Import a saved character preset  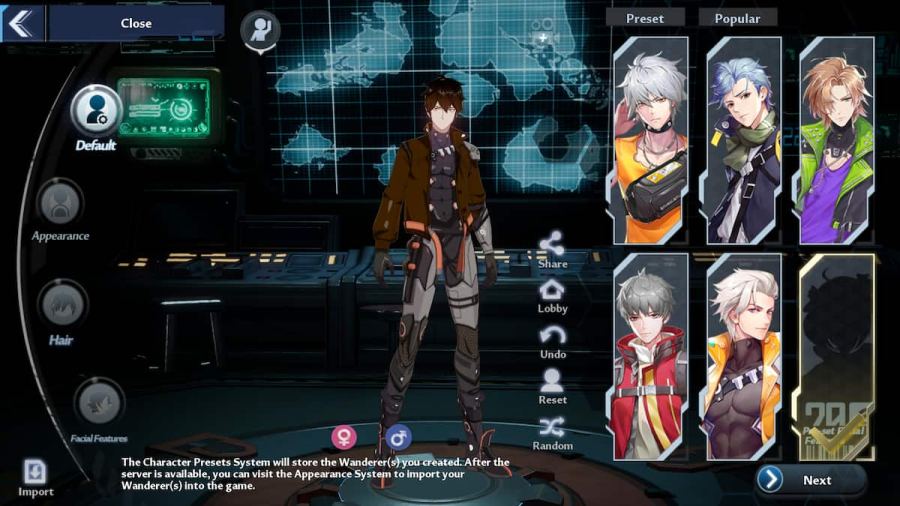coord(35,473)
